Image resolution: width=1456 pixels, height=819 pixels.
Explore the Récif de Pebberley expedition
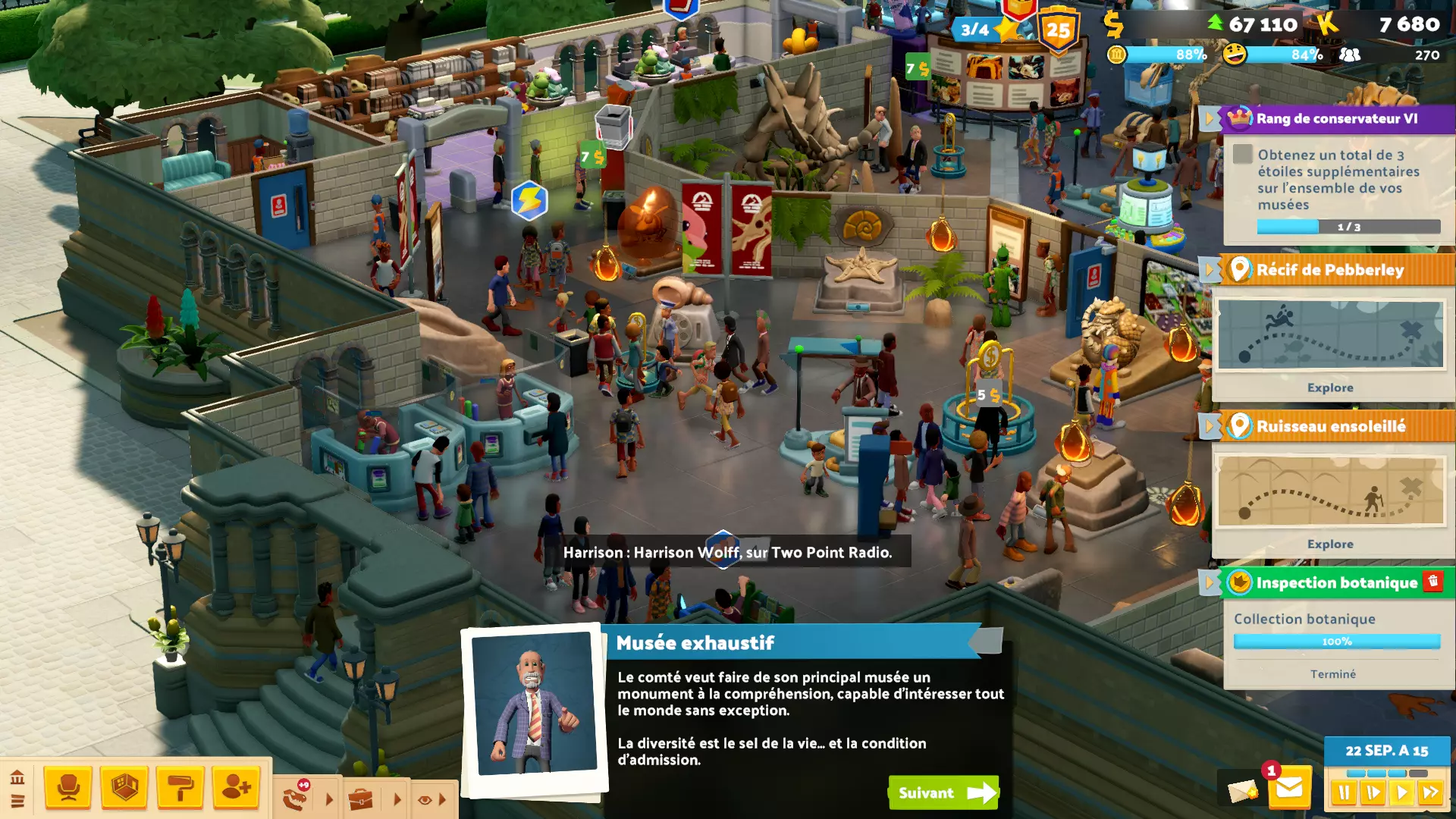(x=1329, y=388)
